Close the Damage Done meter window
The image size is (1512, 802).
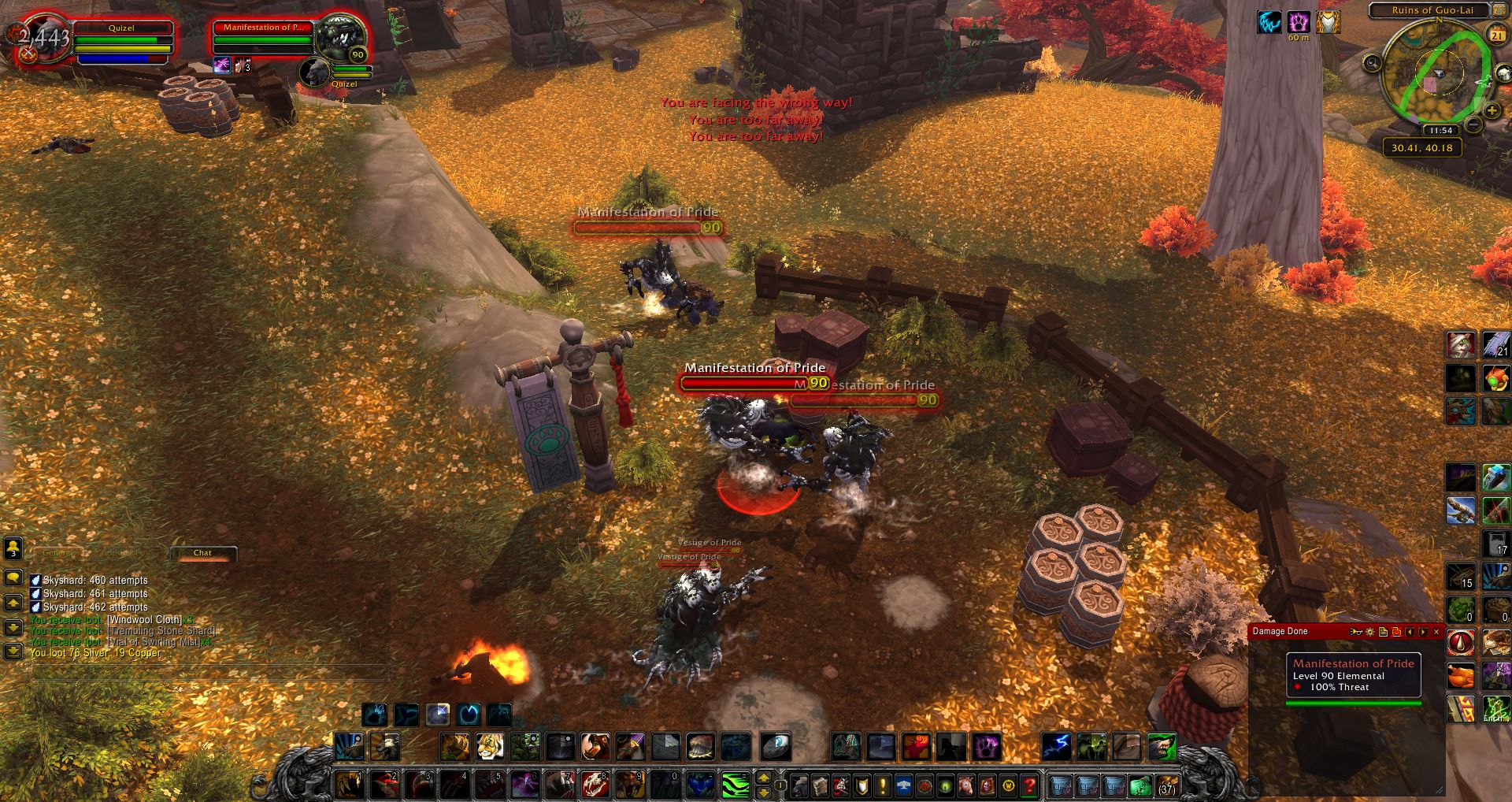click(1436, 632)
